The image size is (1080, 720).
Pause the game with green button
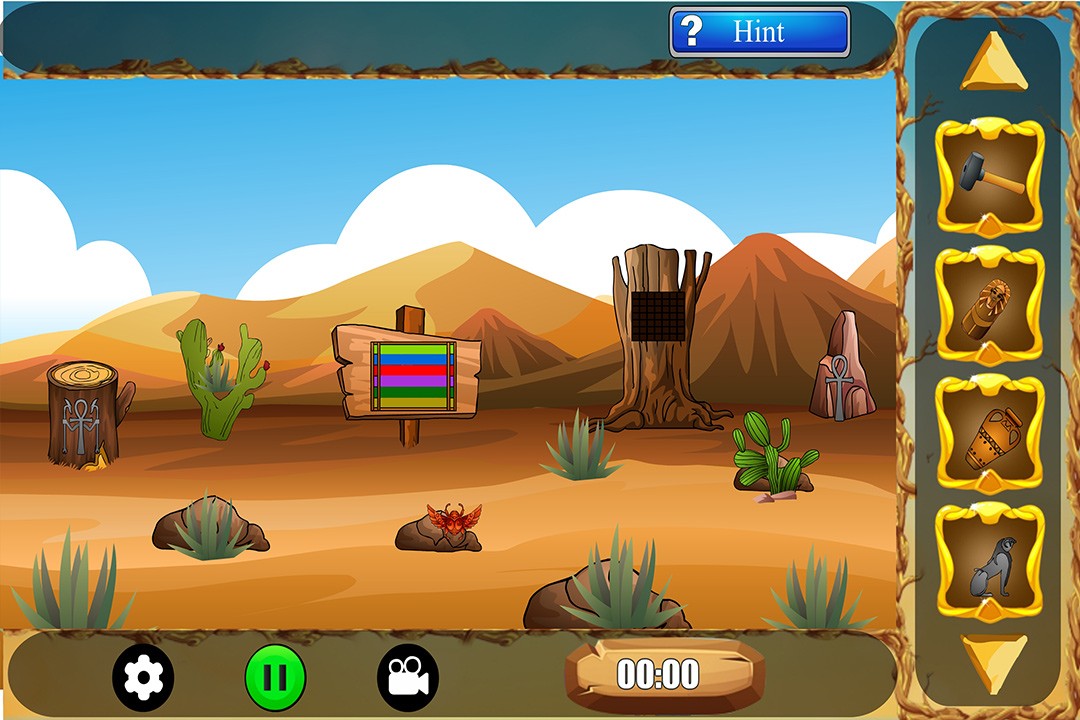(x=275, y=677)
